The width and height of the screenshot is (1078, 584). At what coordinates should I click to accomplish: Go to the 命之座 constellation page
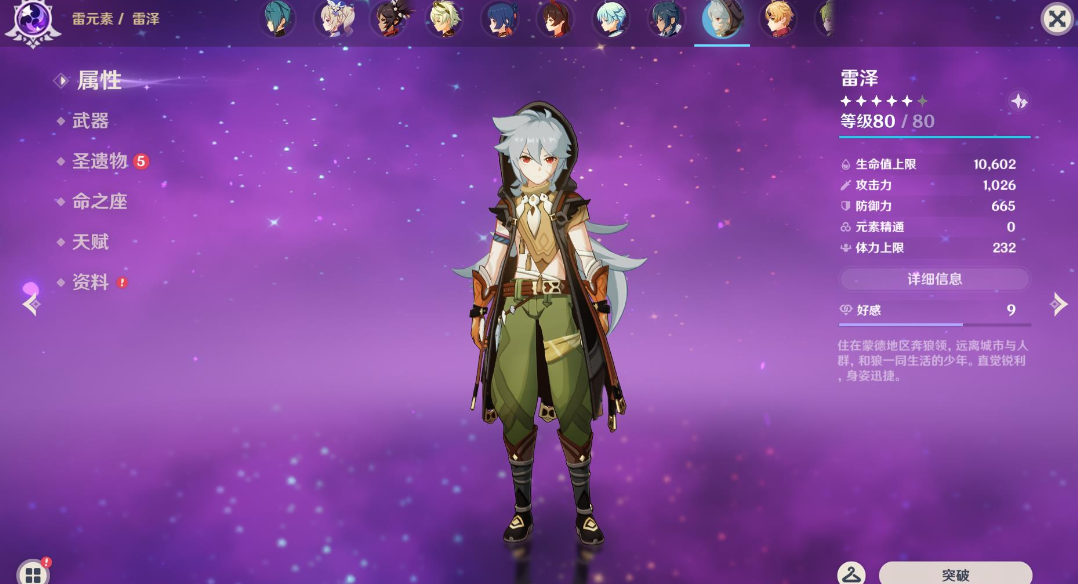tap(99, 201)
